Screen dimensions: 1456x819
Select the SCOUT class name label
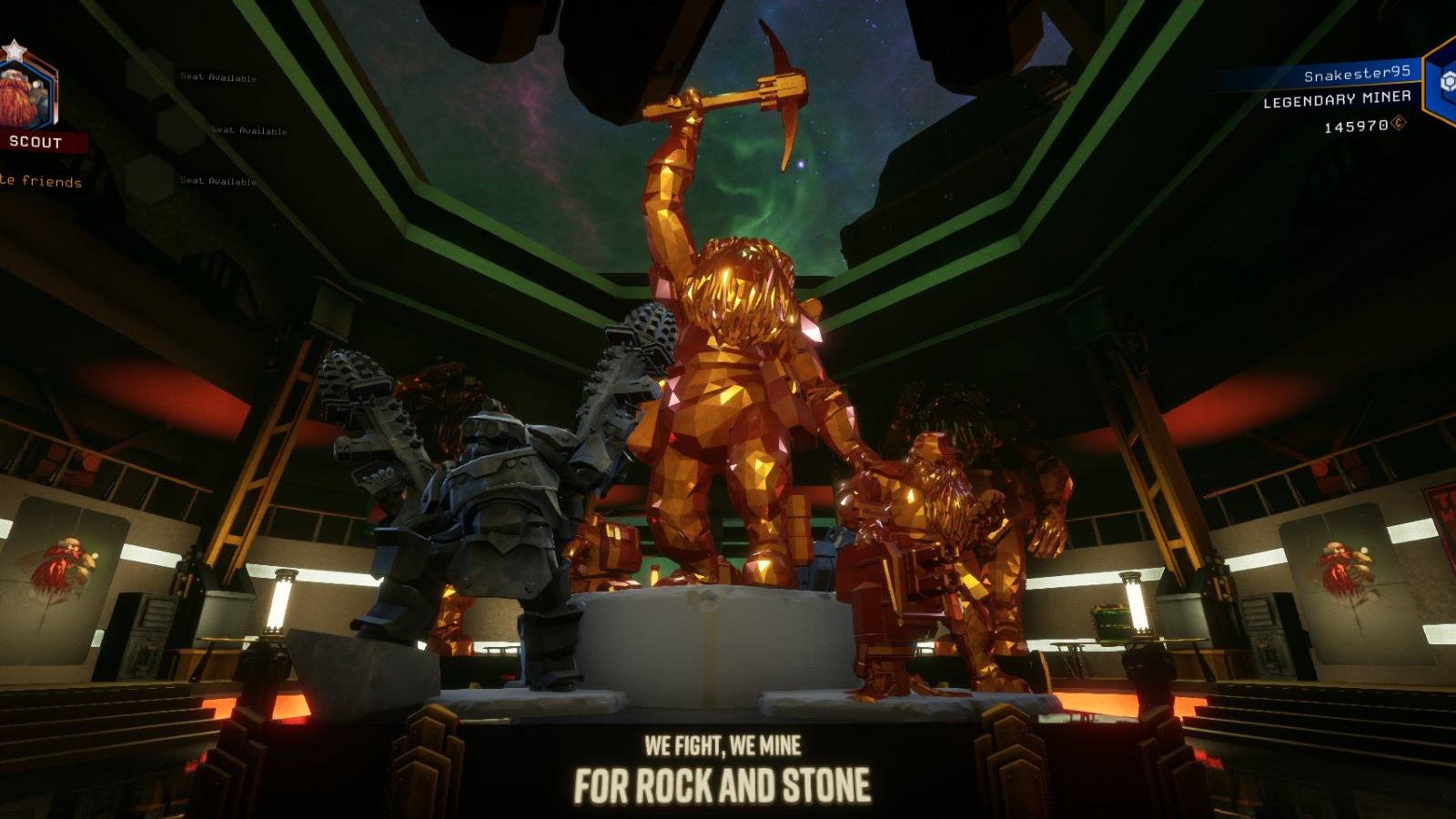(x=35, y=141)
